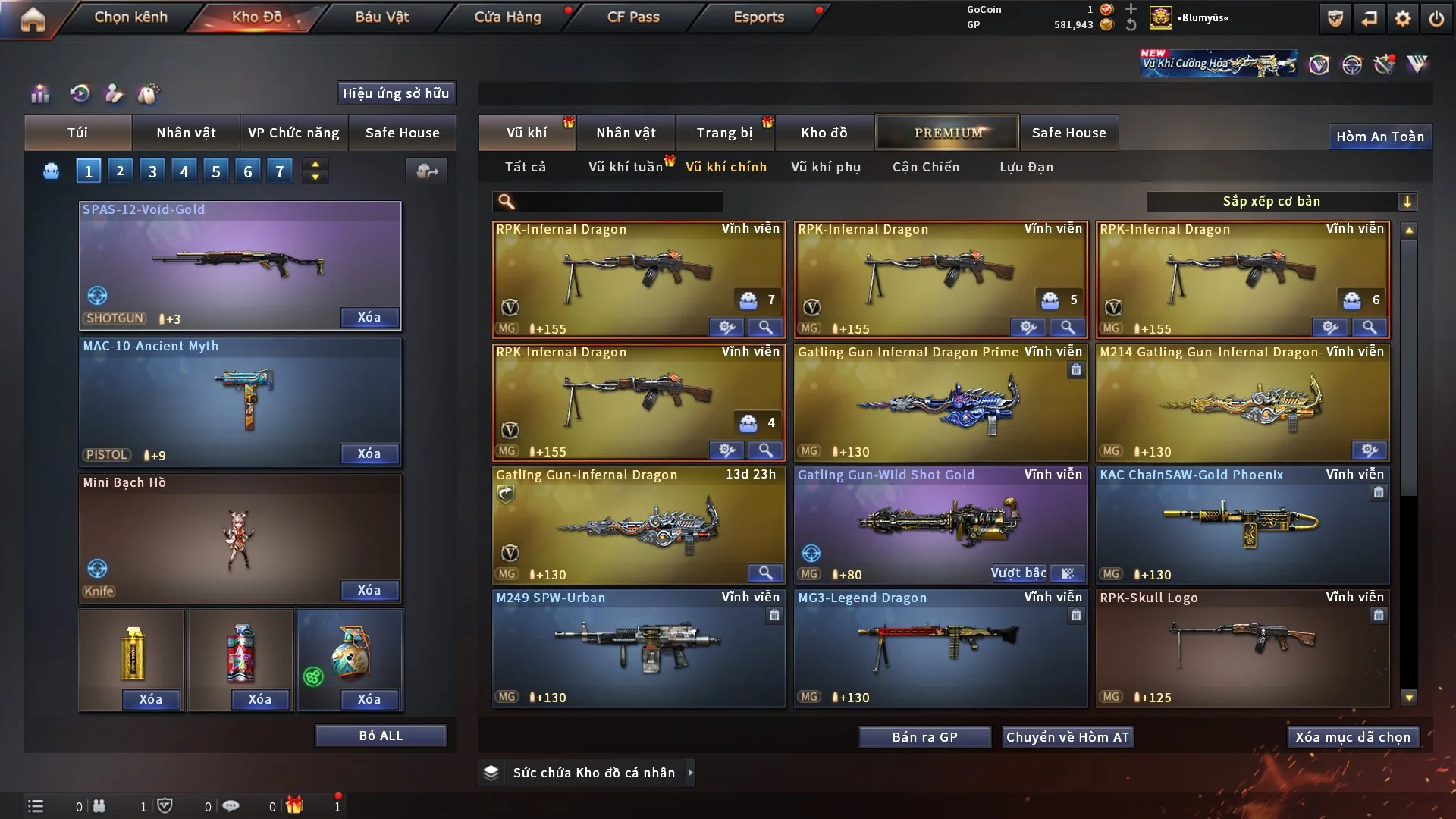
Task: Switch to the Nhân vật bag tab
Action: (x=186, y=133)
